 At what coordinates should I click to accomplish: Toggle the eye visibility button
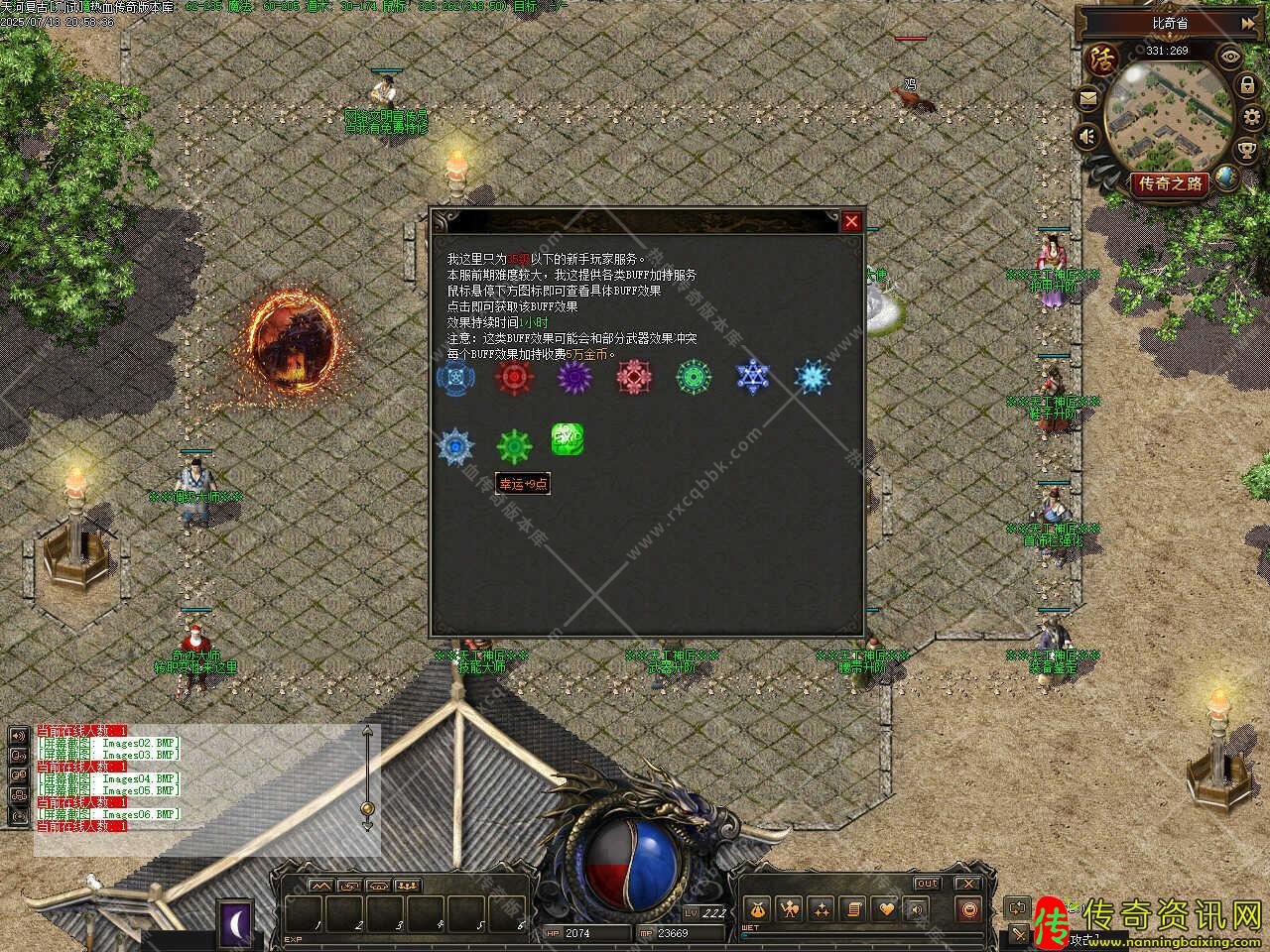(1231, 57)
